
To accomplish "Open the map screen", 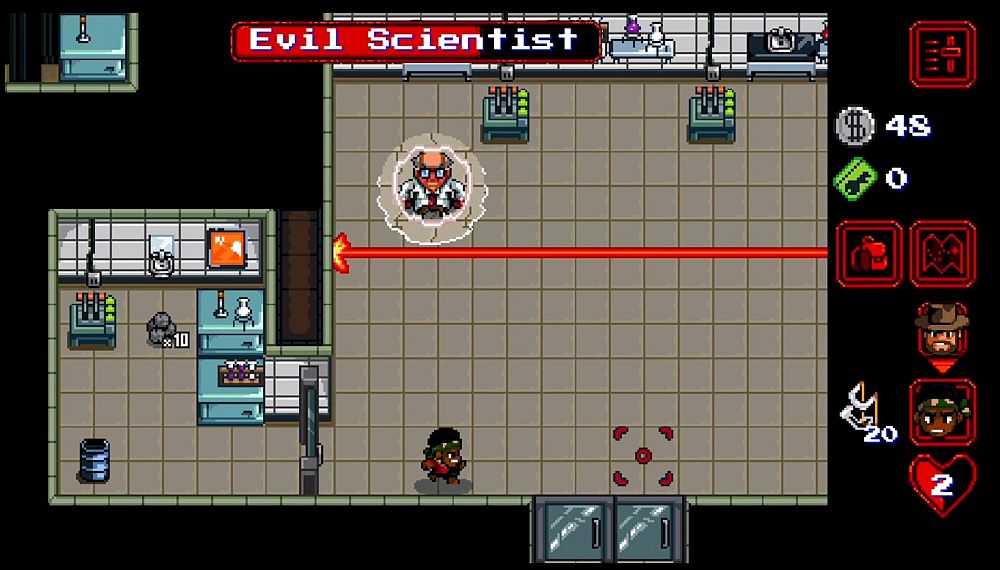I will coord(942,254).
